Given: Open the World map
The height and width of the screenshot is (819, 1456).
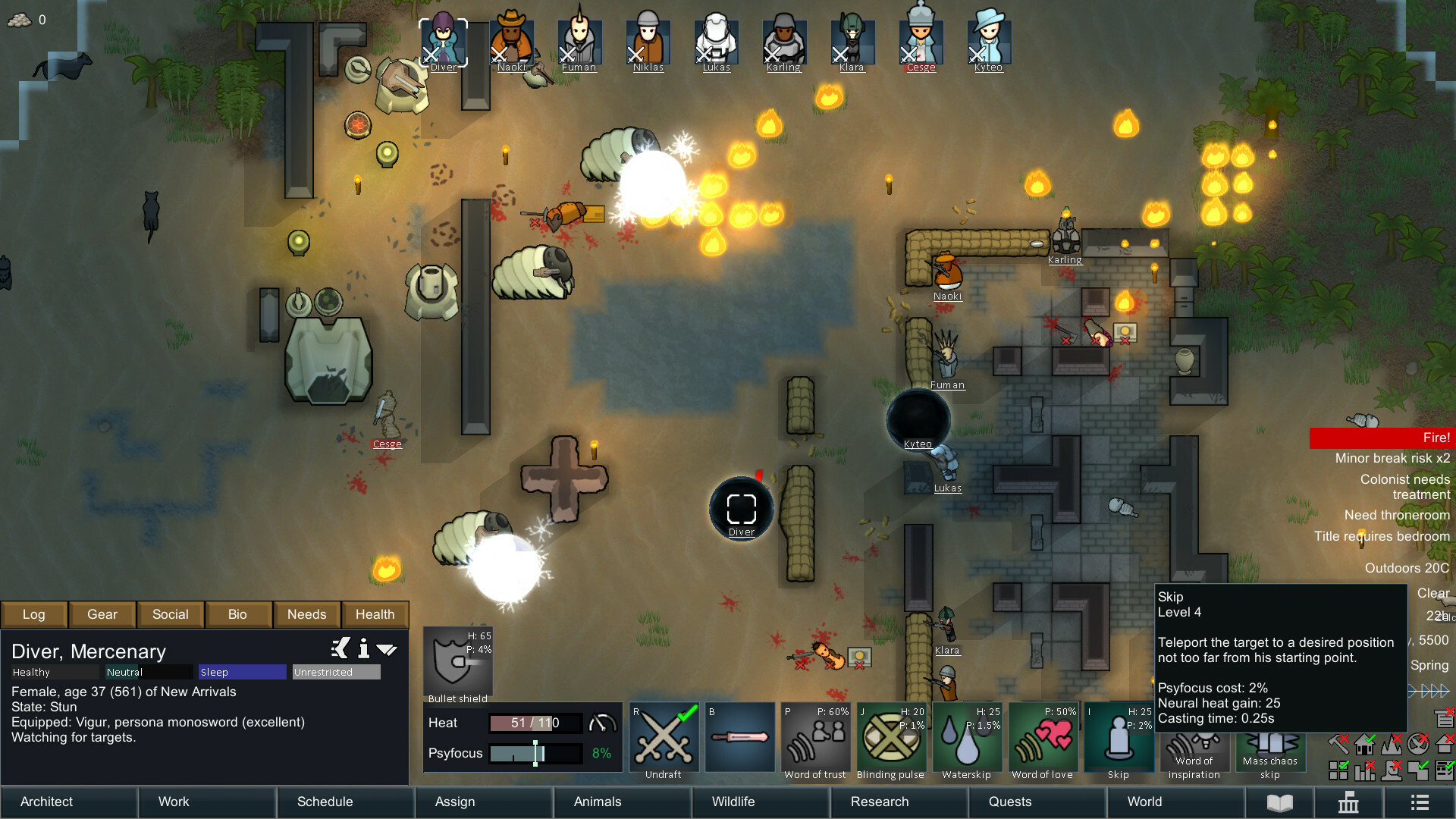Looking at the screenshot, I should 1144,802.
